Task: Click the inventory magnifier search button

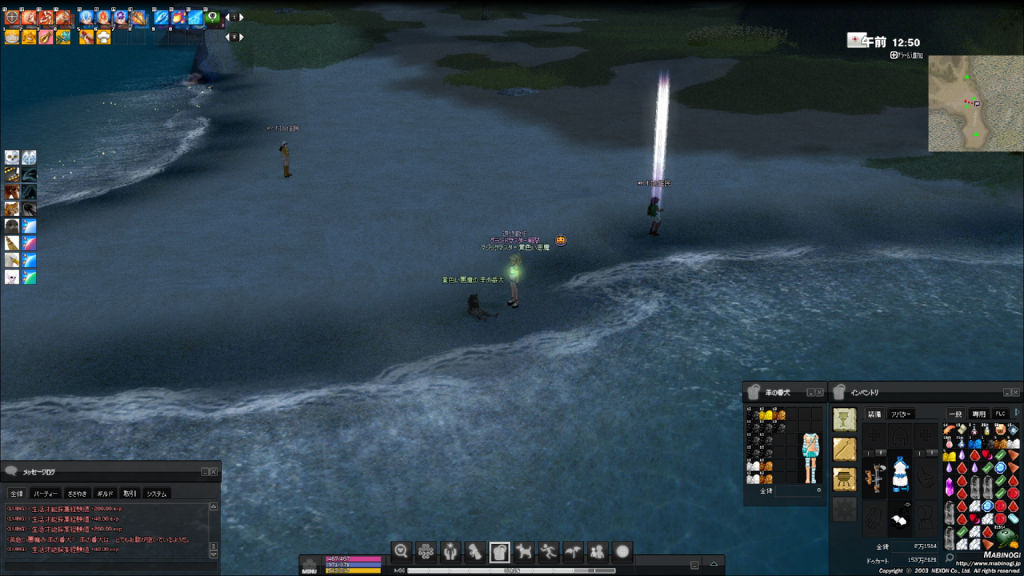Action: (x=949, y=558)
